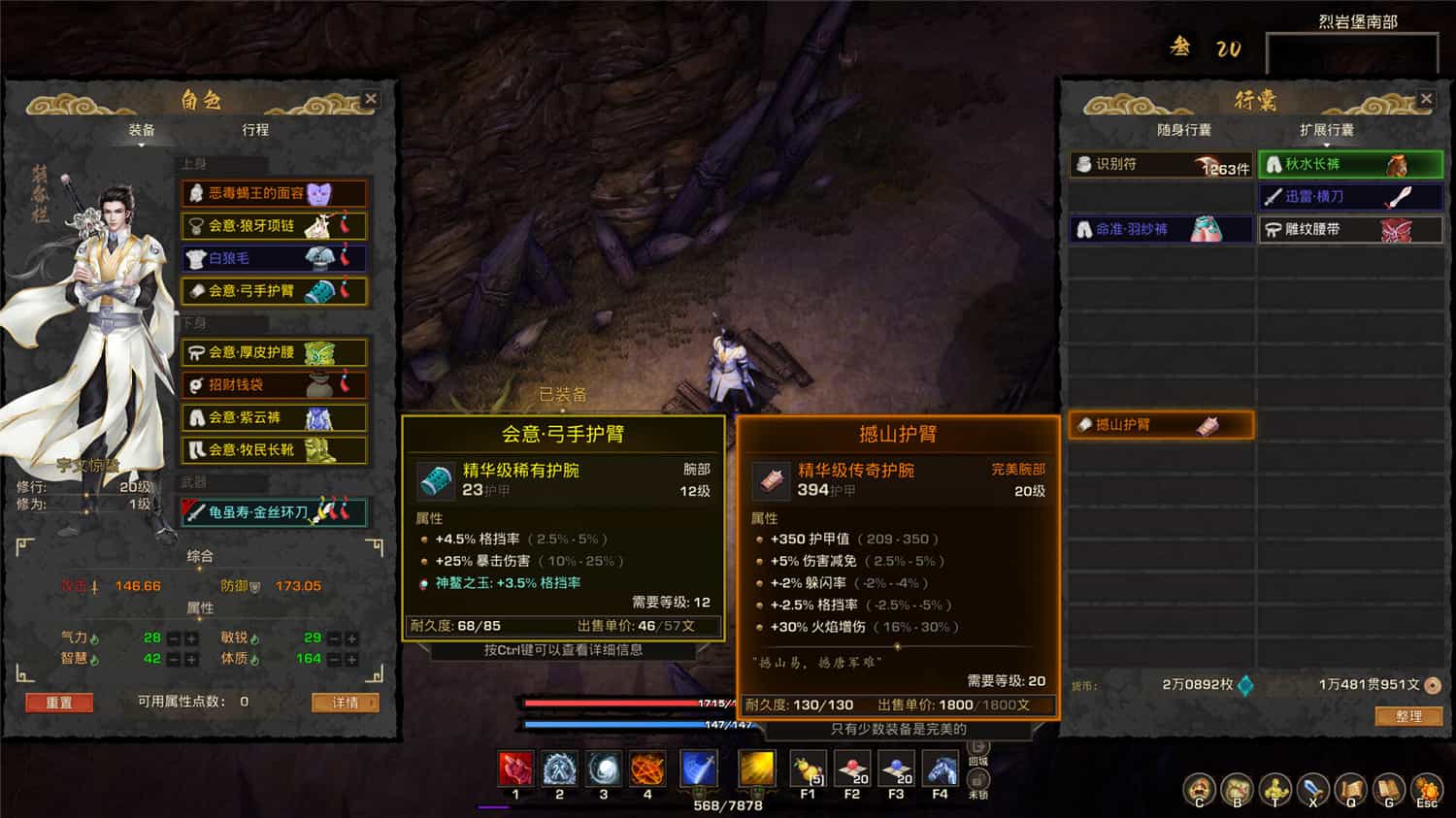1456x818 pixels.
Task: Increase 气力 with its plus stepper
Action: point(193,638)
